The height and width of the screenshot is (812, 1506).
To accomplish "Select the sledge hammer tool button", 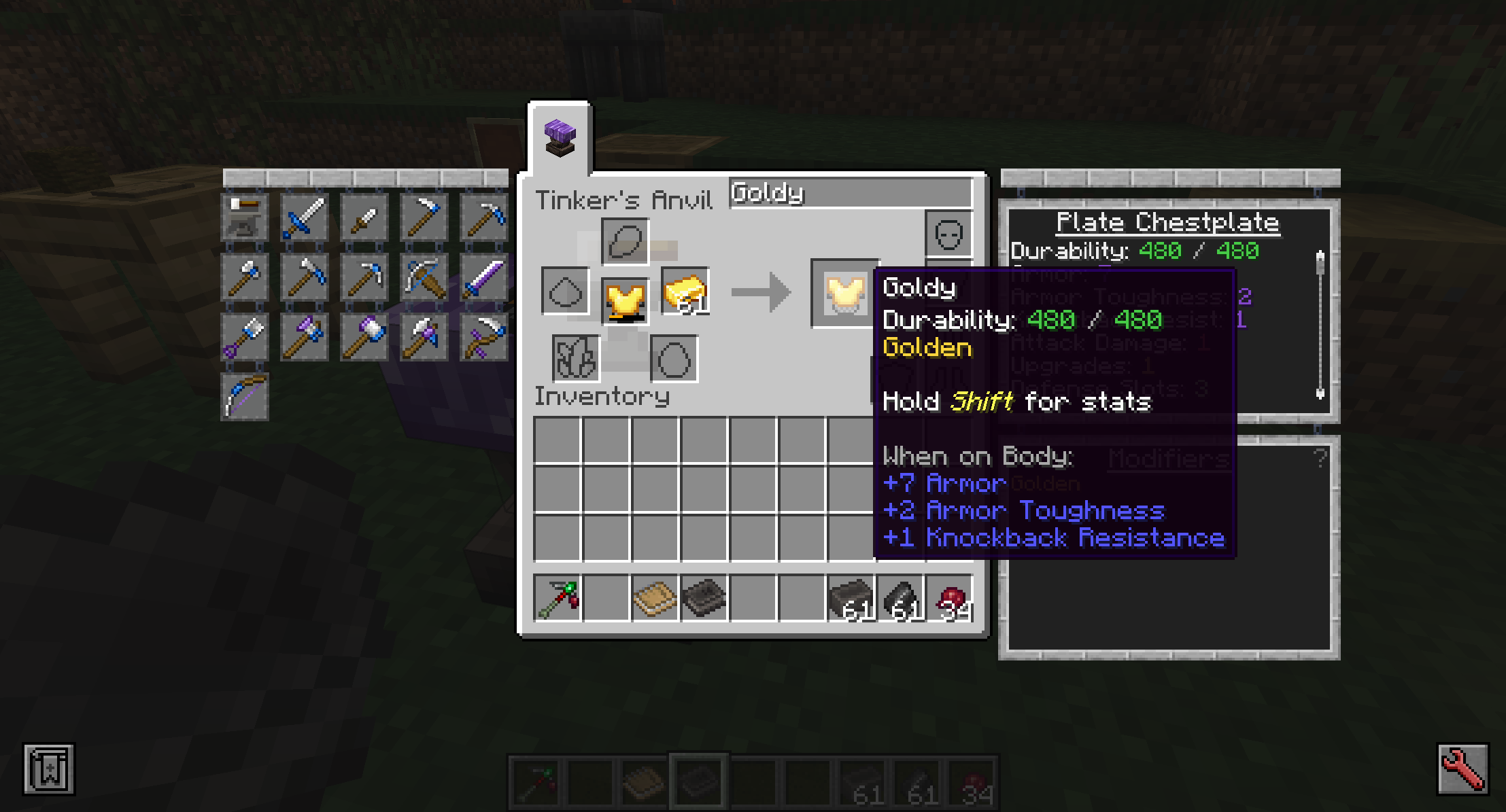I will point(364,337).
